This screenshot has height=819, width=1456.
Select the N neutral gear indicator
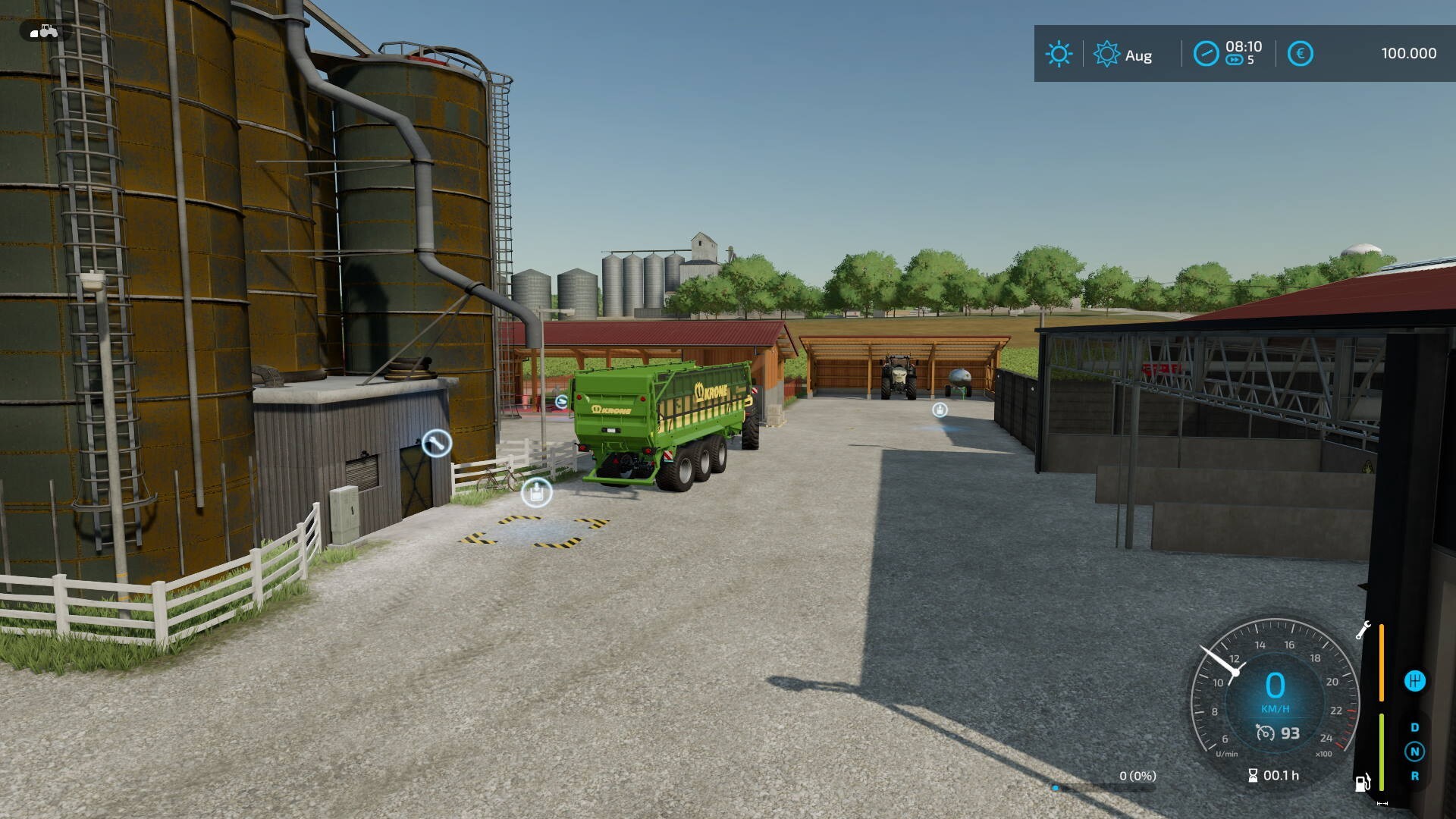click(x=1414, y=752)
